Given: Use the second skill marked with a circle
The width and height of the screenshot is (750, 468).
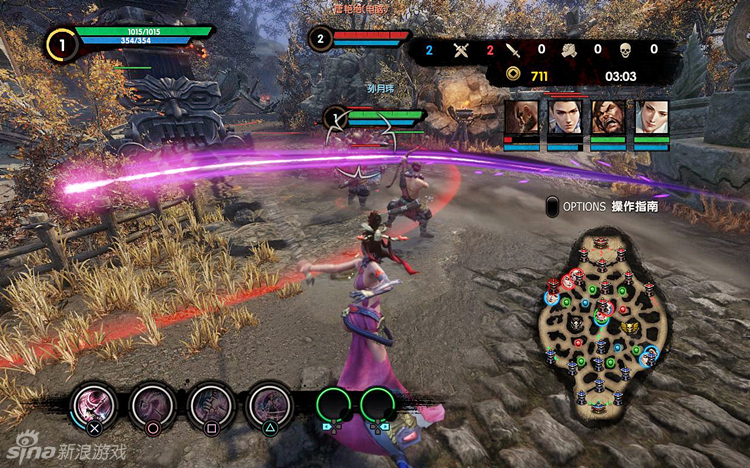Looking at the screenshot, I should (153, 405).
